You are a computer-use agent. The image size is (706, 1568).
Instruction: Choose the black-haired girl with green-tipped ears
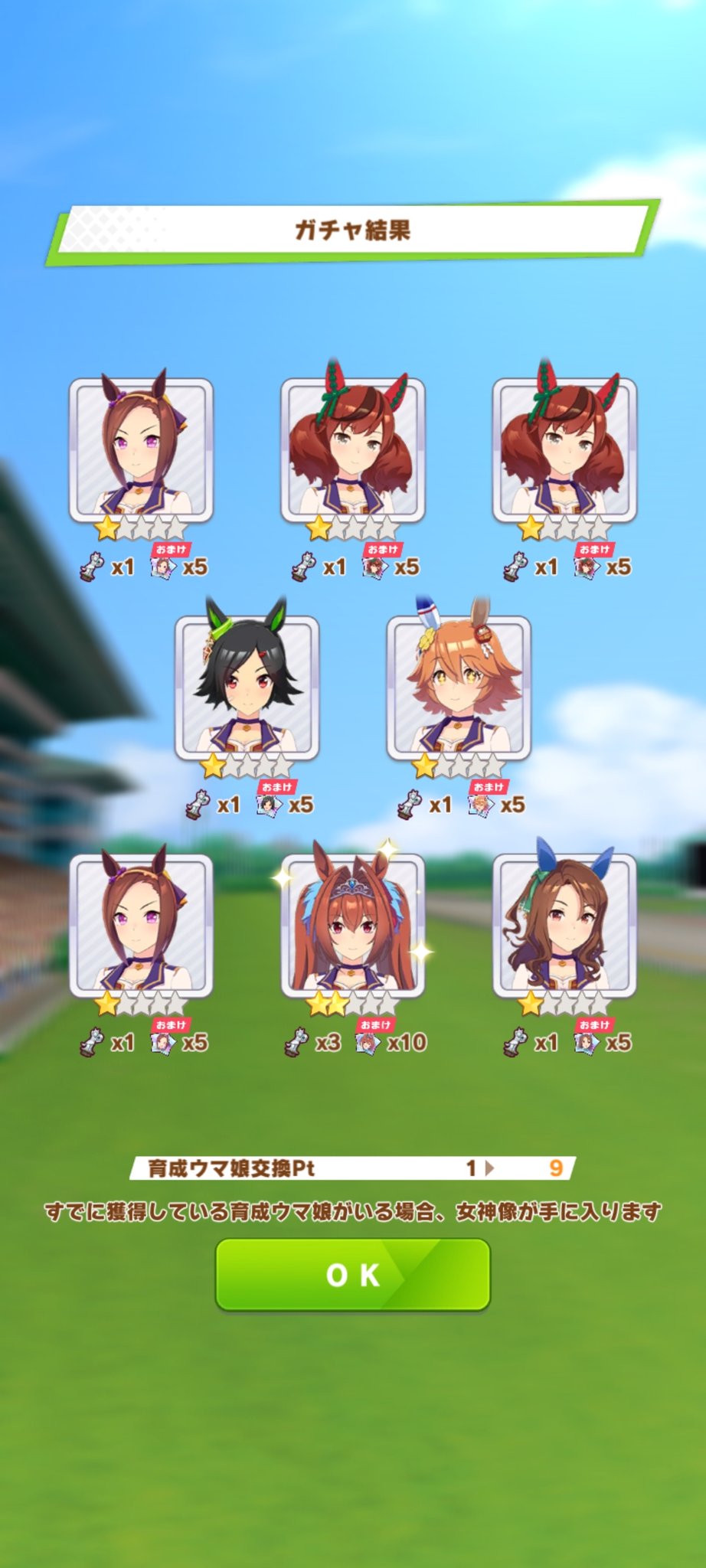247,687
